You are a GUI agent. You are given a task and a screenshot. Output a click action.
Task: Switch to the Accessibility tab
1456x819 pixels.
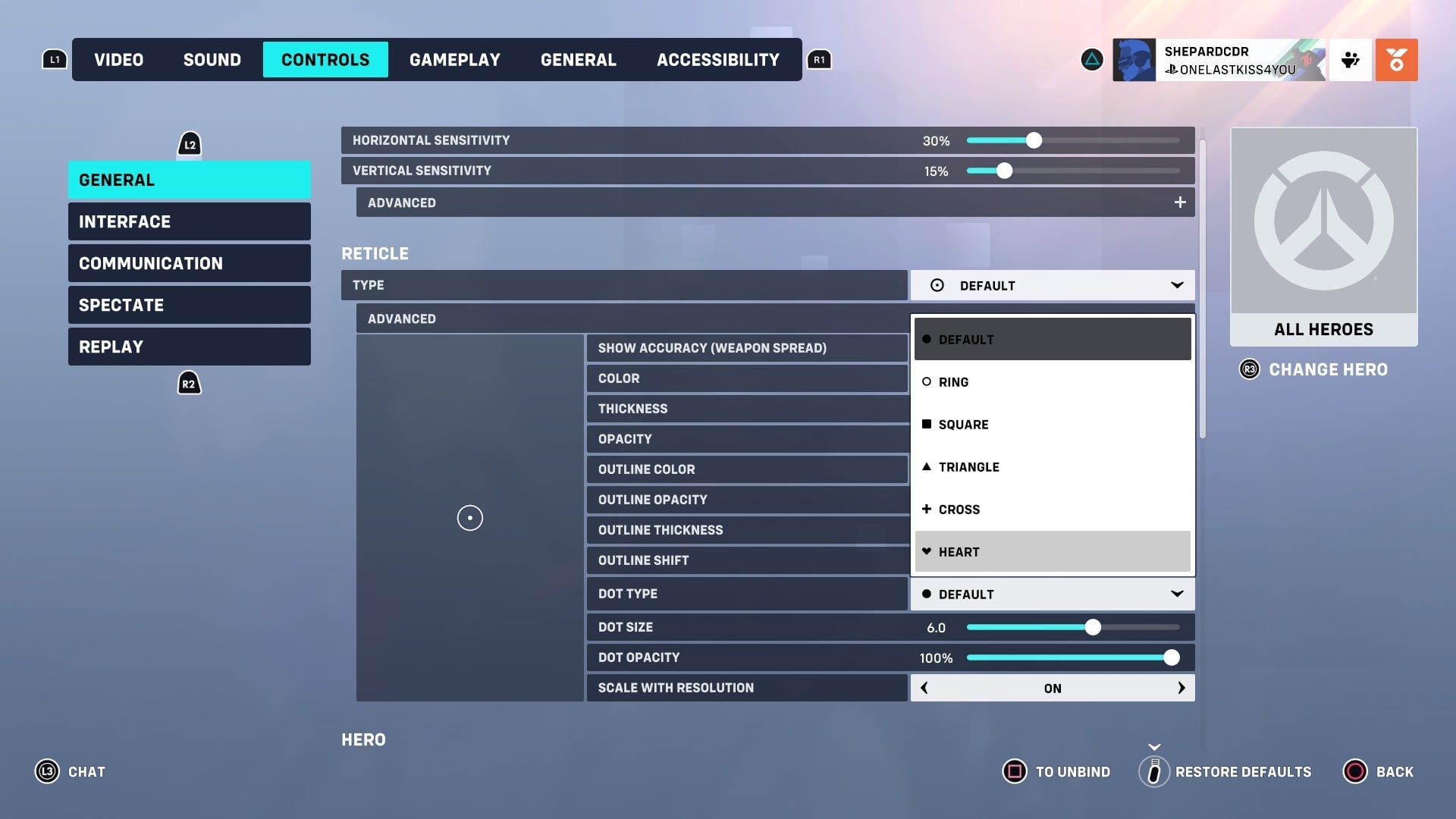pyautogui.click(x=717, y=59)
